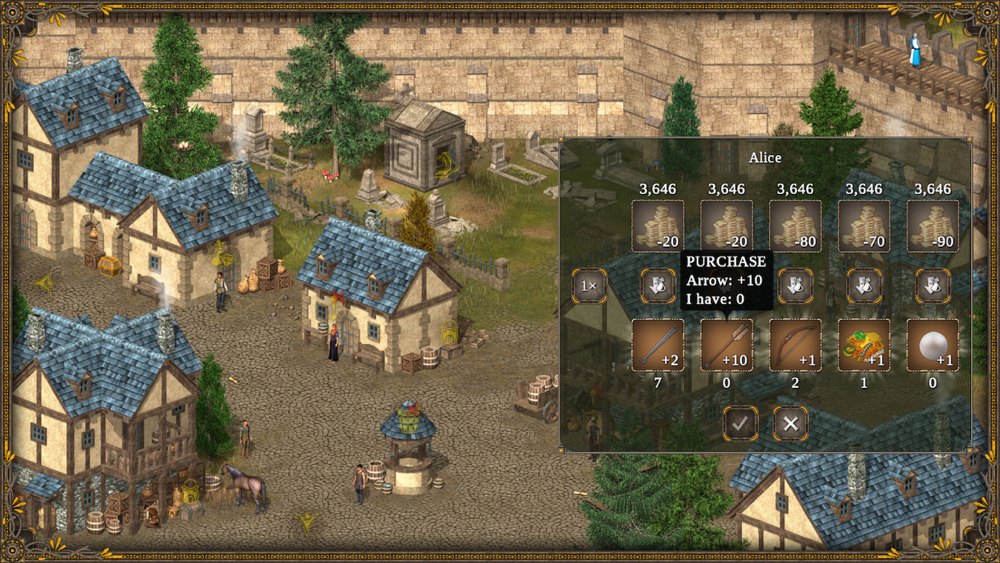The width and height of the screenshot is (1000, 563).
Task: Select the arrow item slot (+10)
Action: (726, 345)
